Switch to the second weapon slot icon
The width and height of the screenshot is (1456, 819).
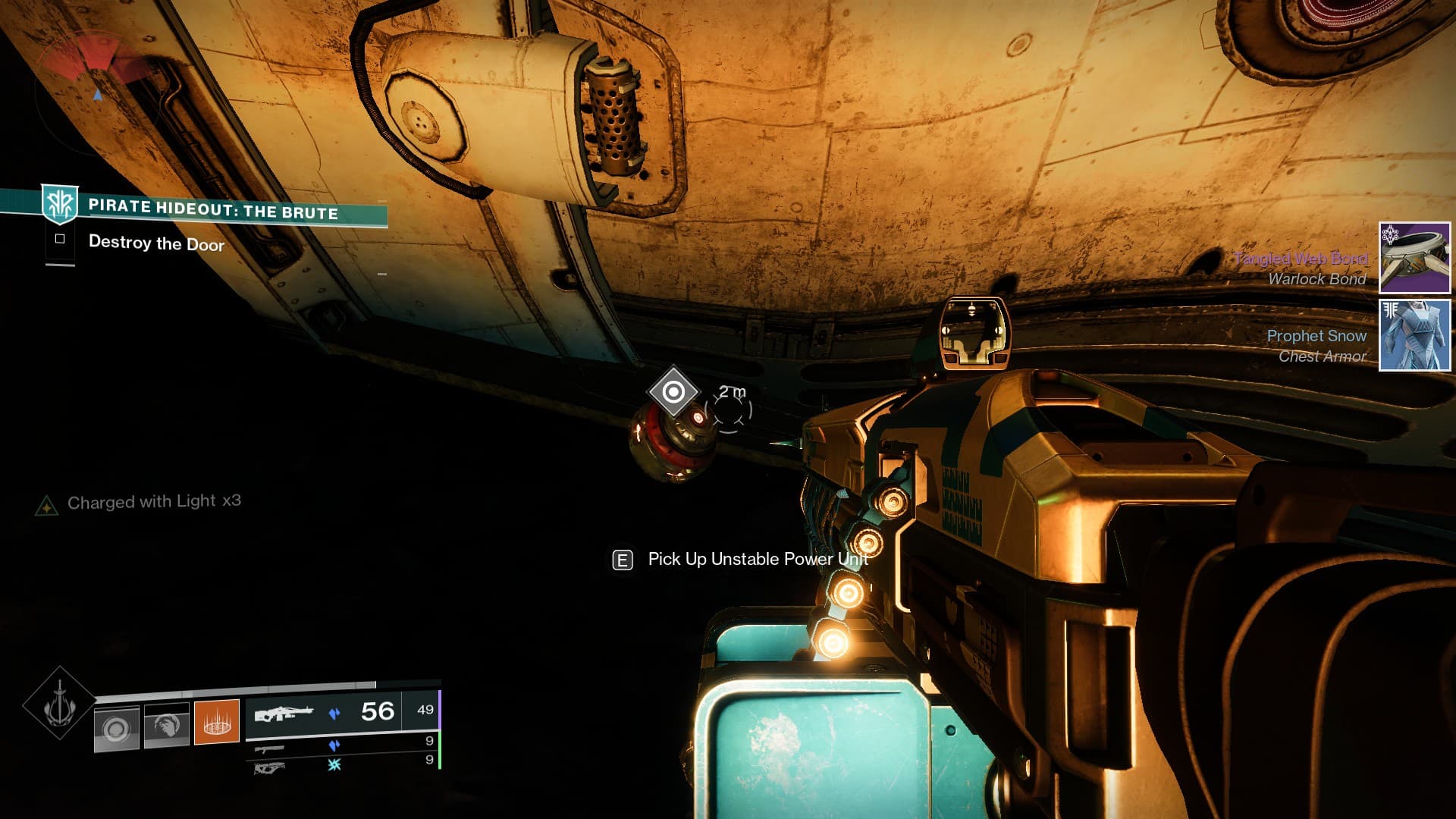point(269,749)
